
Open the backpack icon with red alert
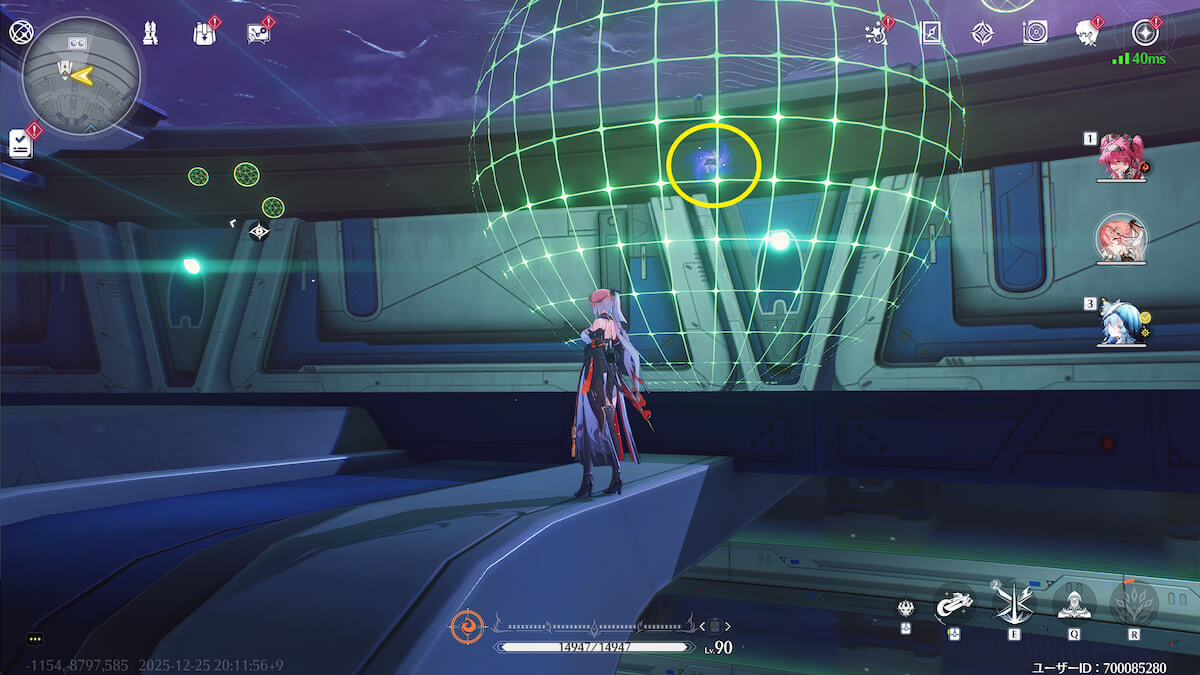pos(203,33)
